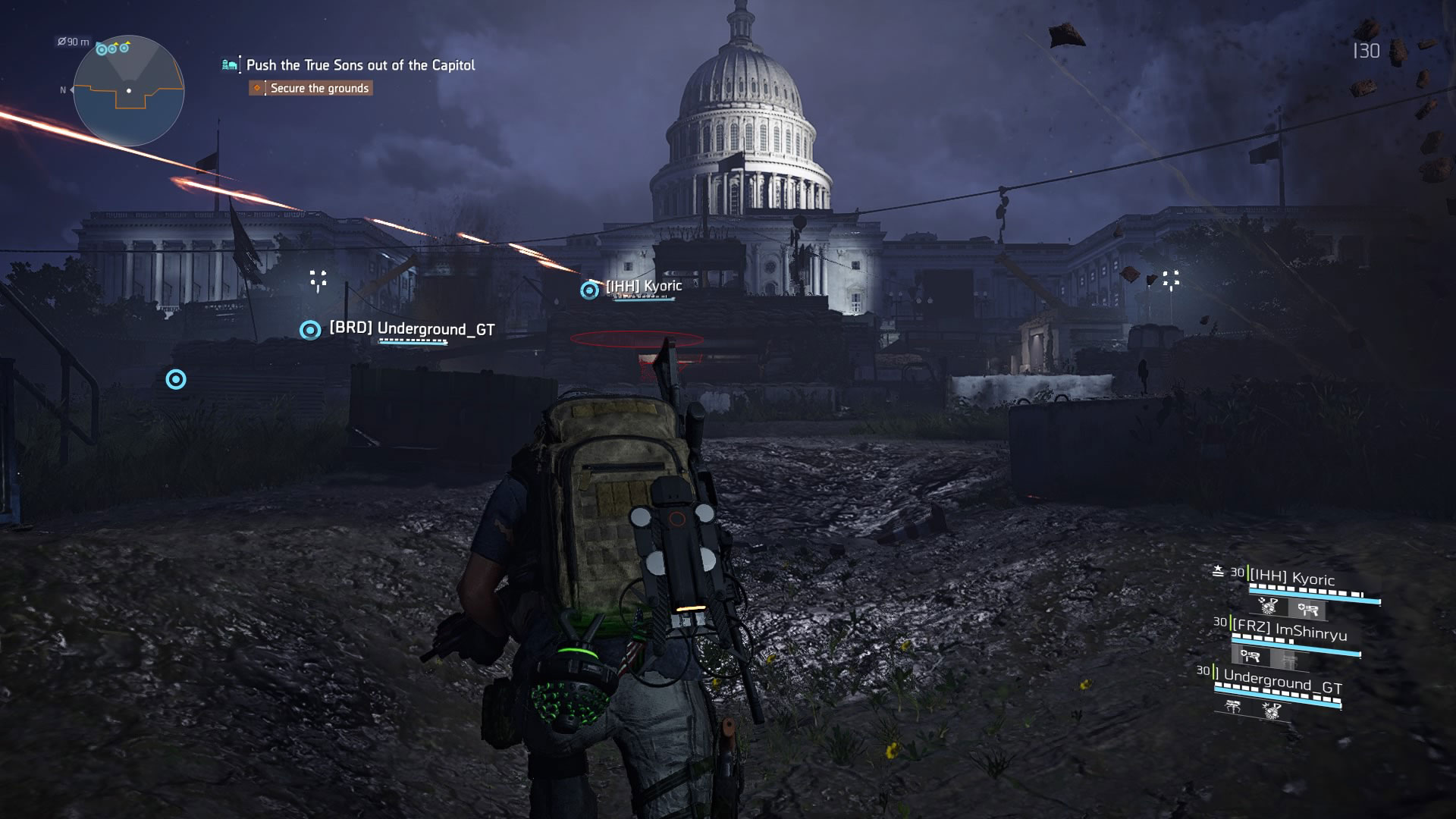
Task: Select Kyoric's seeker mine skill icon
Action: [1269, 607]
